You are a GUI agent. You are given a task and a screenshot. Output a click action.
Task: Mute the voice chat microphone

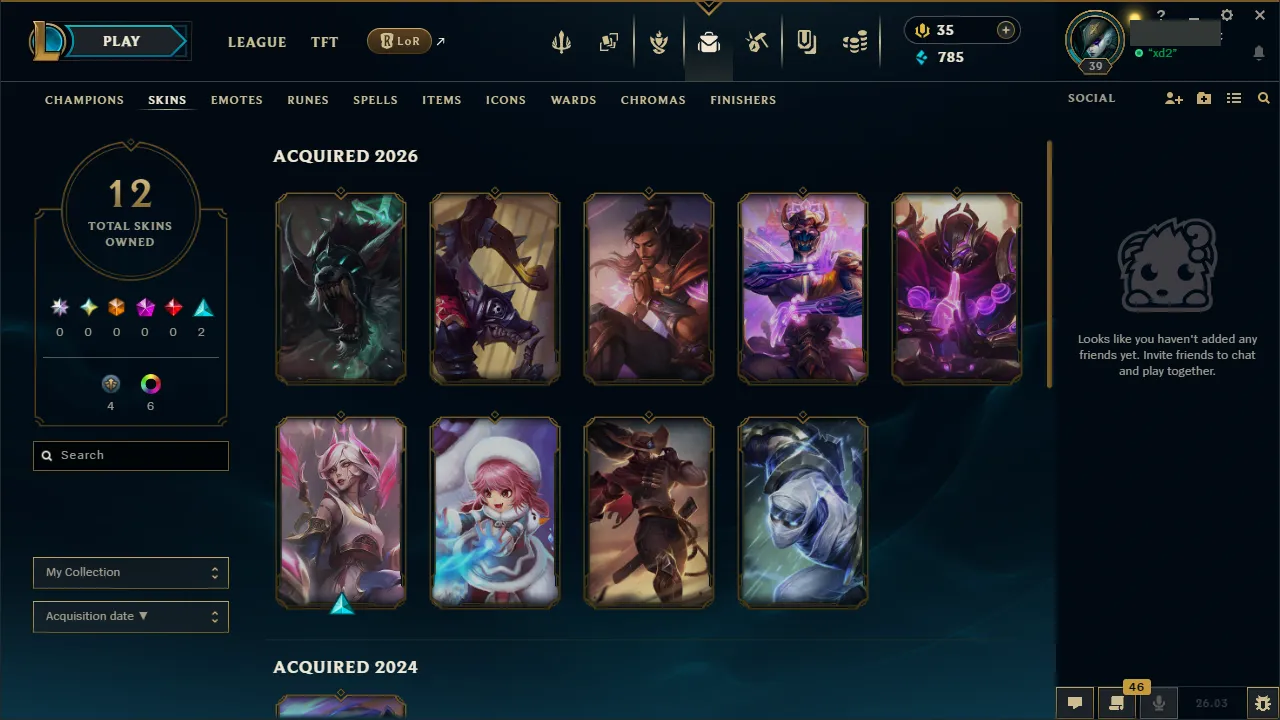pos(1159,702)
